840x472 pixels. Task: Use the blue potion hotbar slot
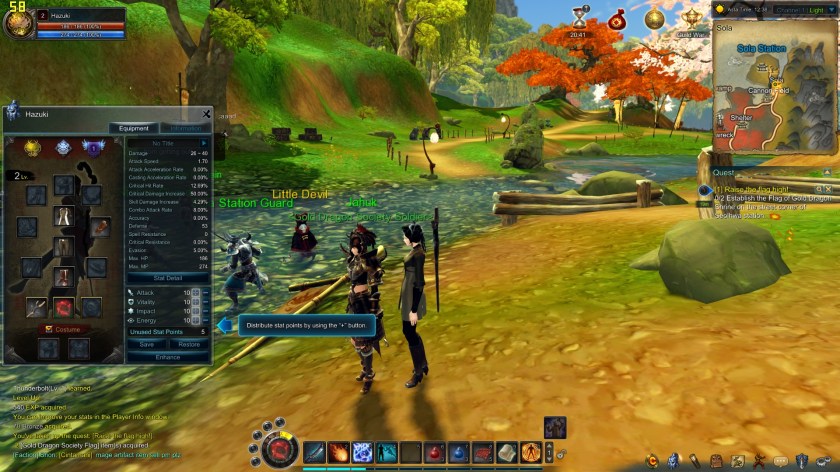(459, 452)
